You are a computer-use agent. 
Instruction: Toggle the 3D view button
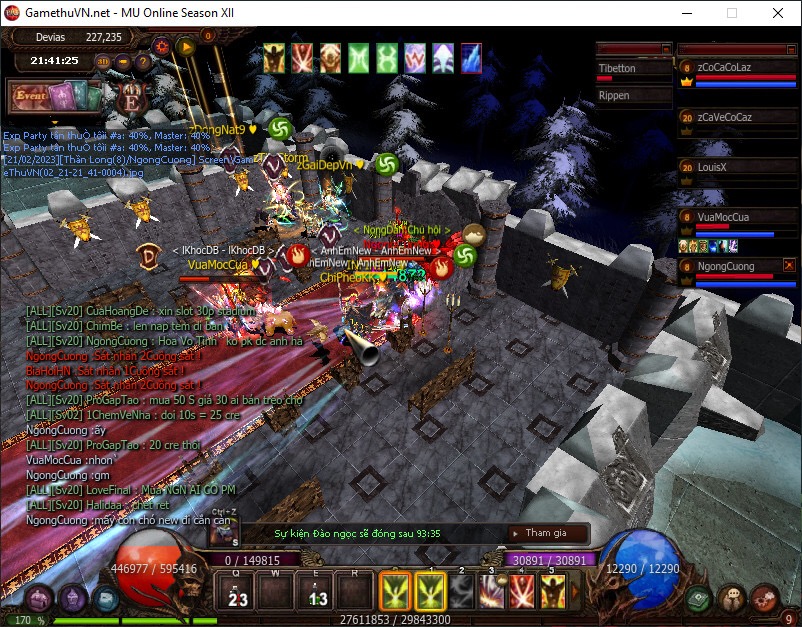[x=103, y=61]
